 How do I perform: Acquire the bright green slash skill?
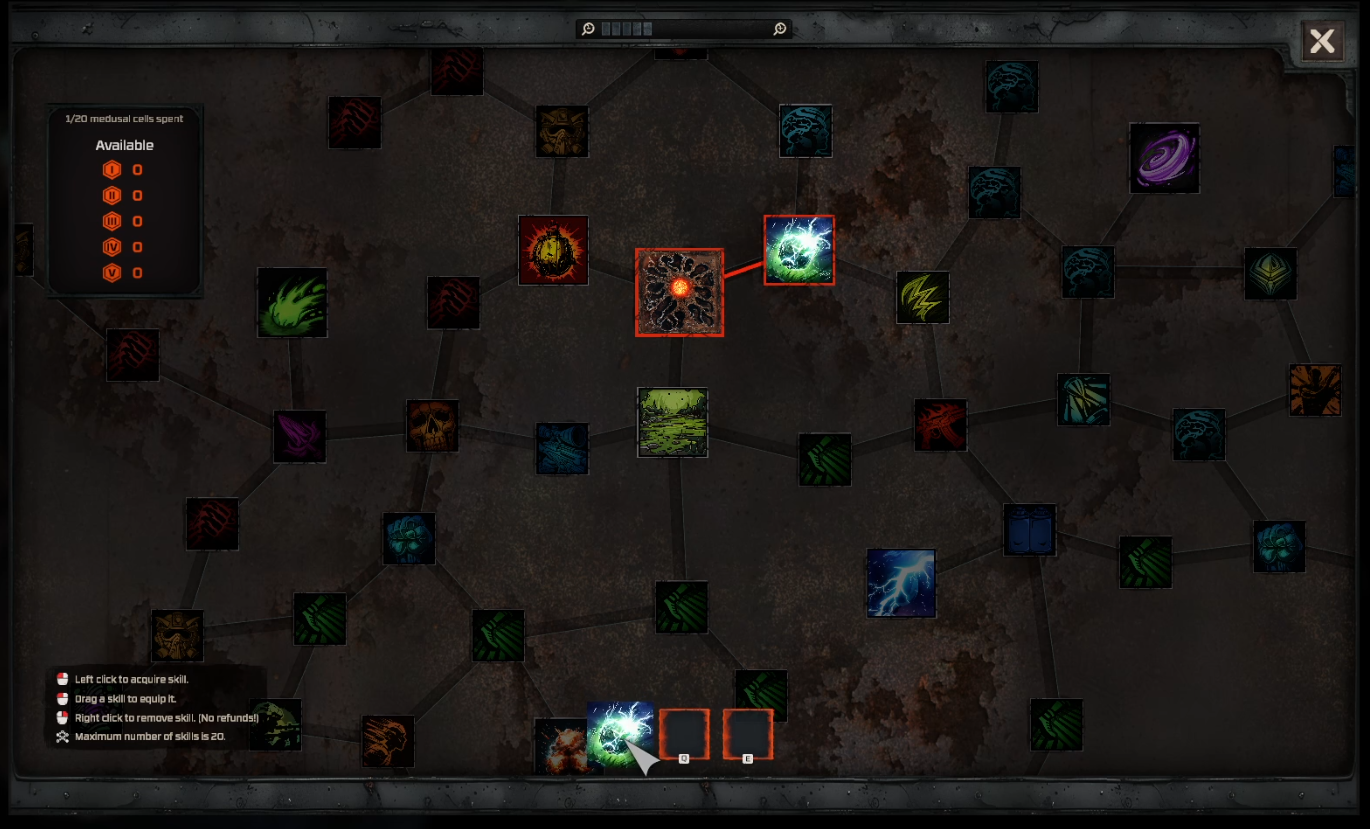tap(292, 302)
